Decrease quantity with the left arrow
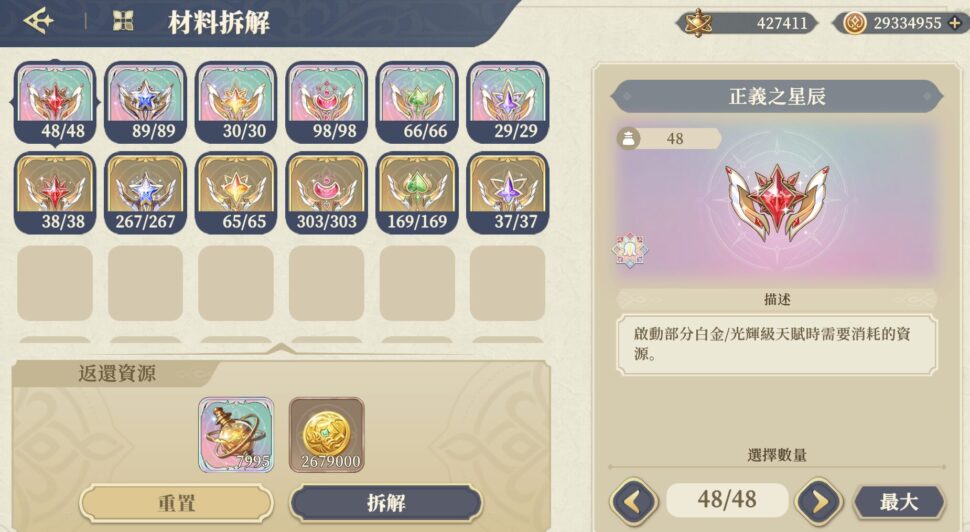The width and height of the screenshot is (970, 532). tap(633, 501)
